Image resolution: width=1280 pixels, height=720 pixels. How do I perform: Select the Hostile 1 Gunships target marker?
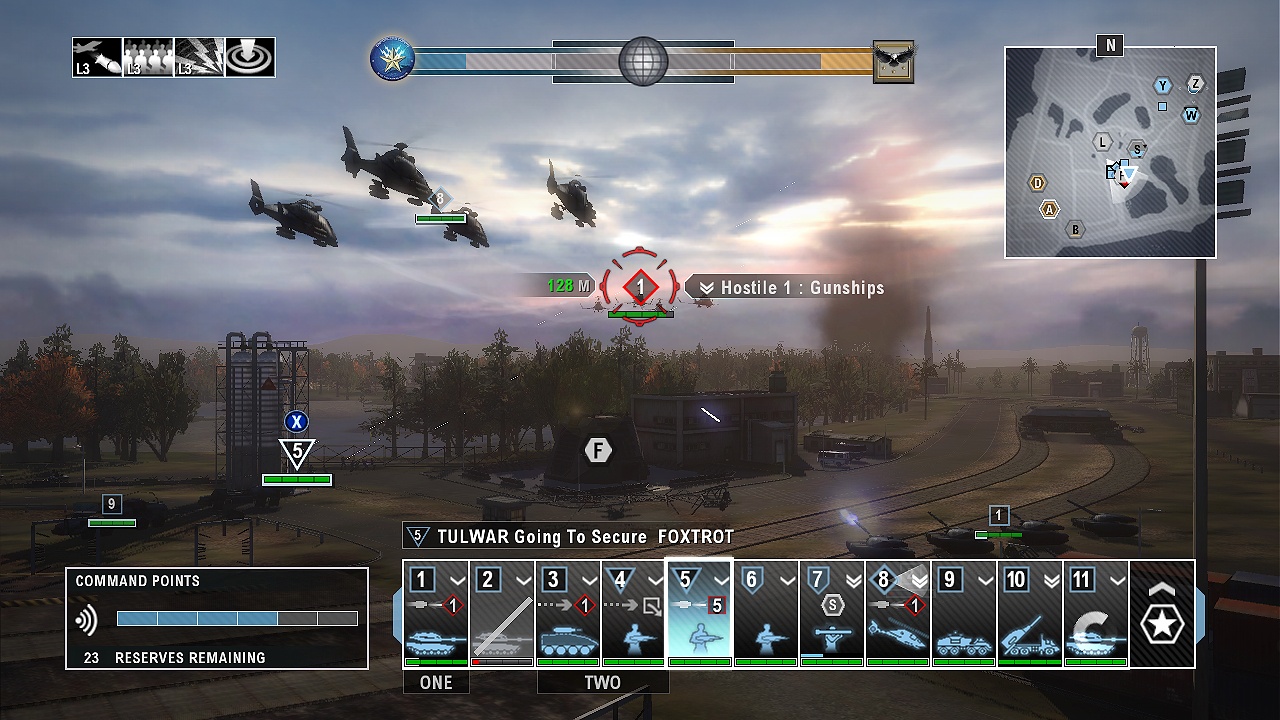coord(641,288)
